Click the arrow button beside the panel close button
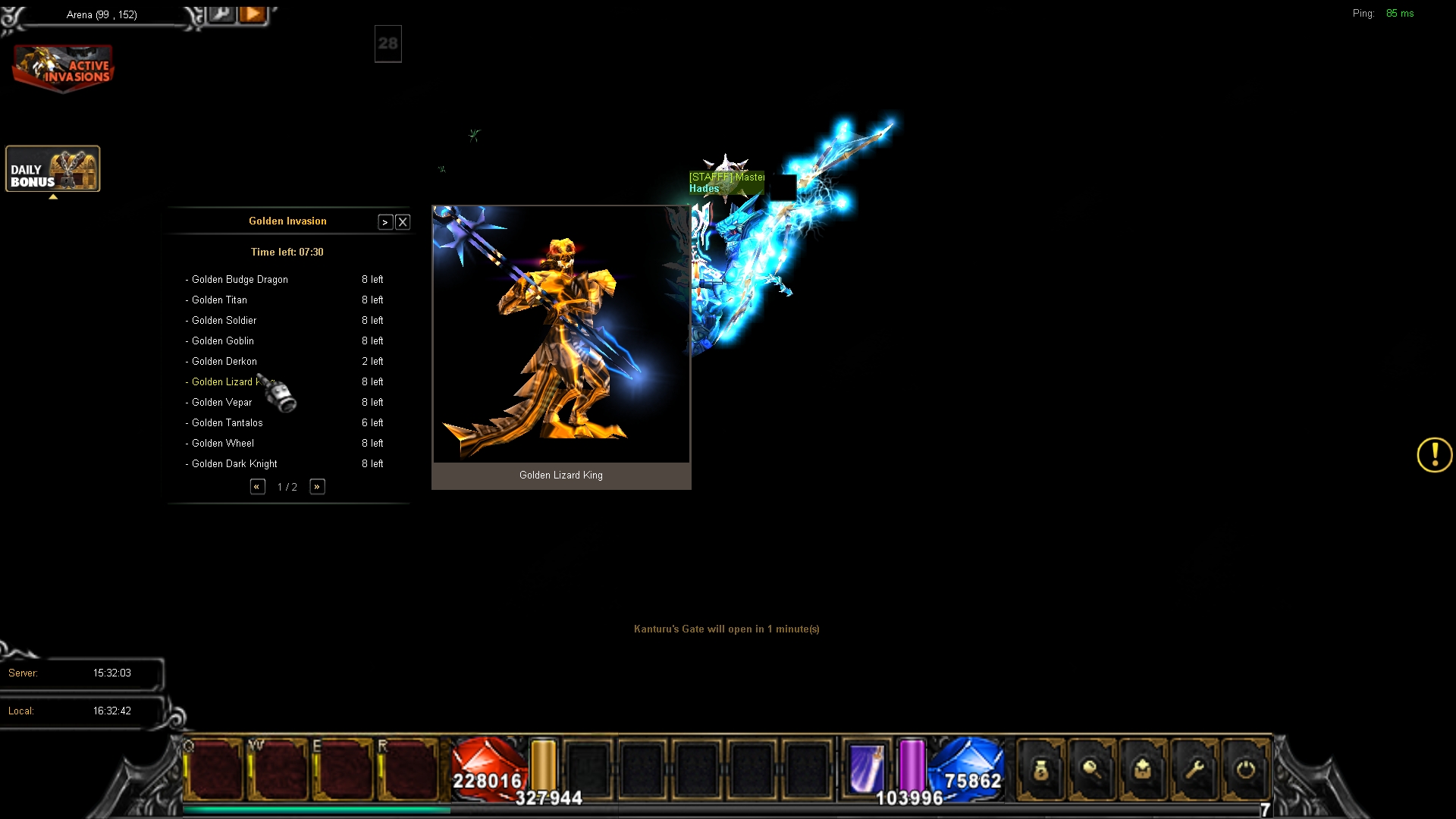1456x819 pixels. coord(385,222)
